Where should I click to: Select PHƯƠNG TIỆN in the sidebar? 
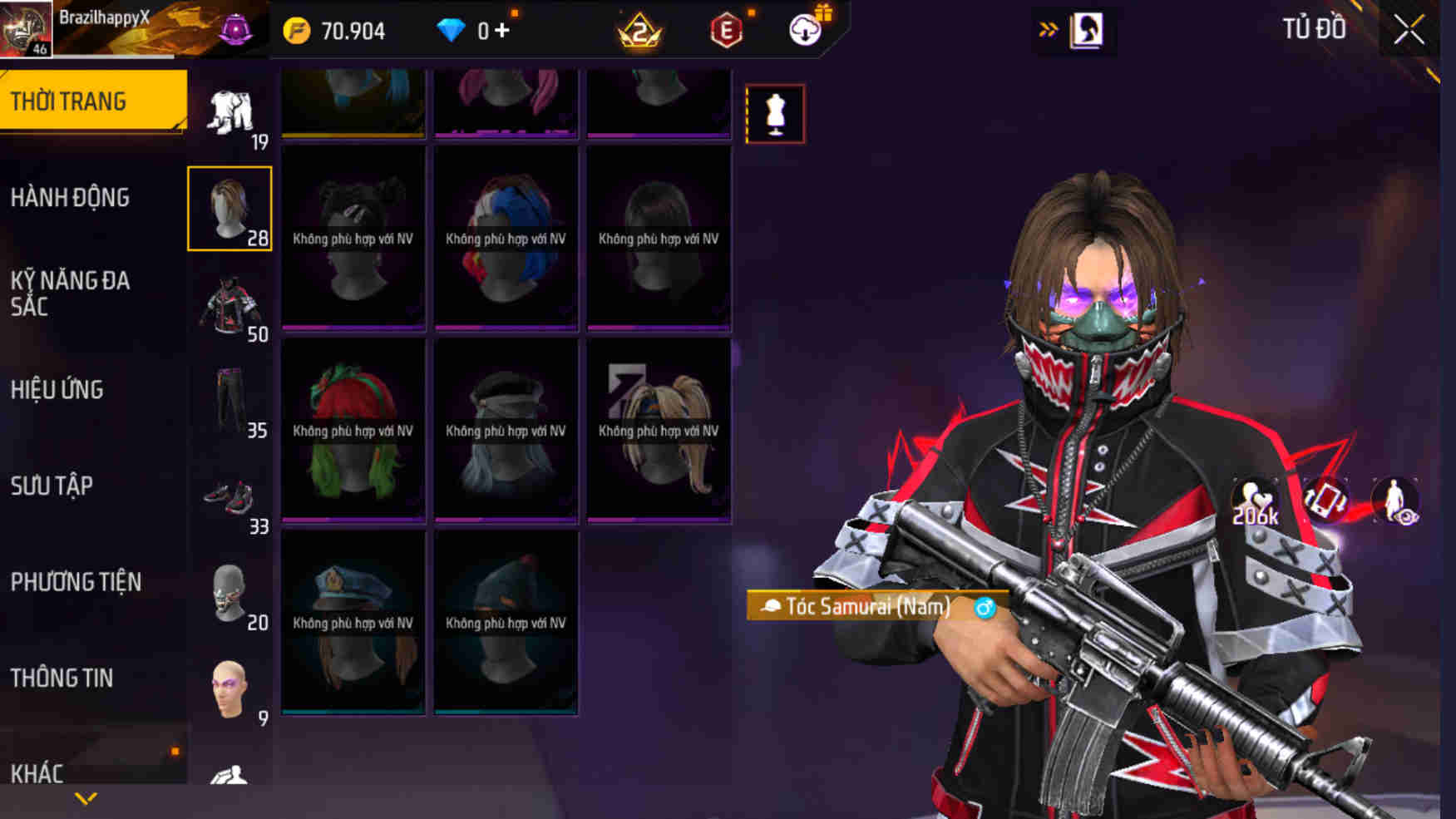coord(76,582)
